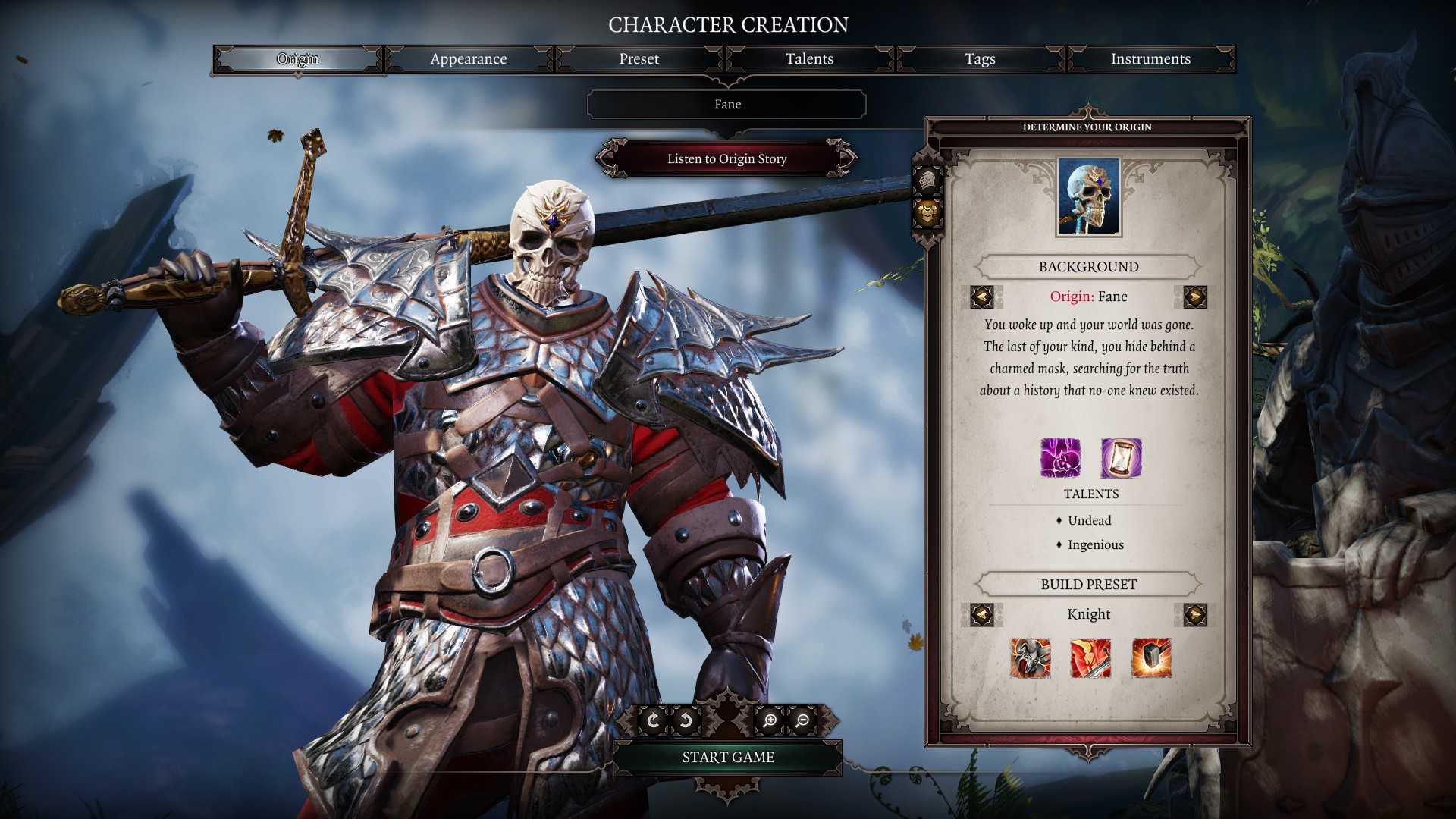The height and width of the screenshot is (819, 1456).
Task: Switch to the Appearance tab
Action: [468, 59]
